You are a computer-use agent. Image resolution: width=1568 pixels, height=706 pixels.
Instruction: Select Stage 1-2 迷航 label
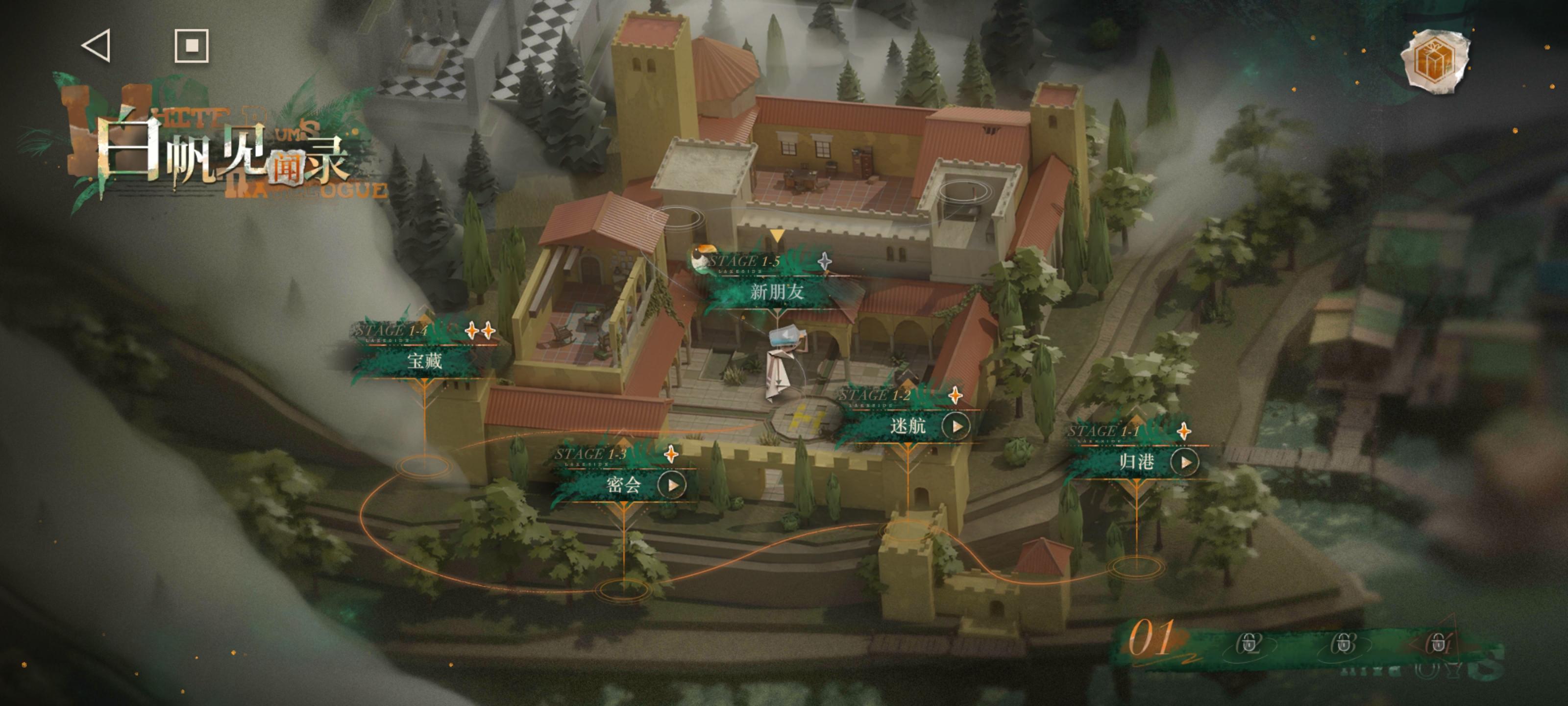tap(907, 426)
